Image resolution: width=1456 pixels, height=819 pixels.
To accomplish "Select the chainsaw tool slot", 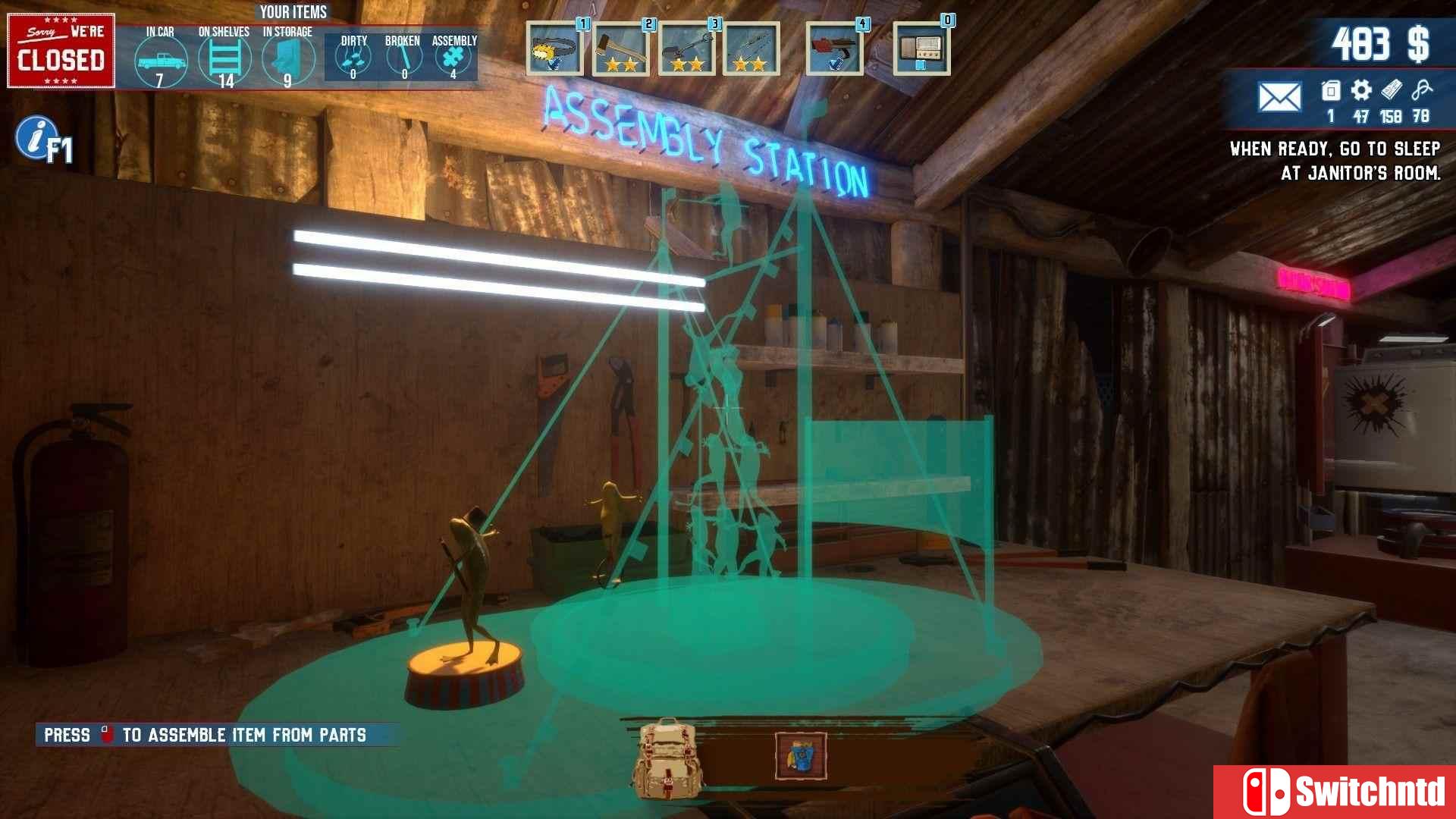I will tap(554, 49).
